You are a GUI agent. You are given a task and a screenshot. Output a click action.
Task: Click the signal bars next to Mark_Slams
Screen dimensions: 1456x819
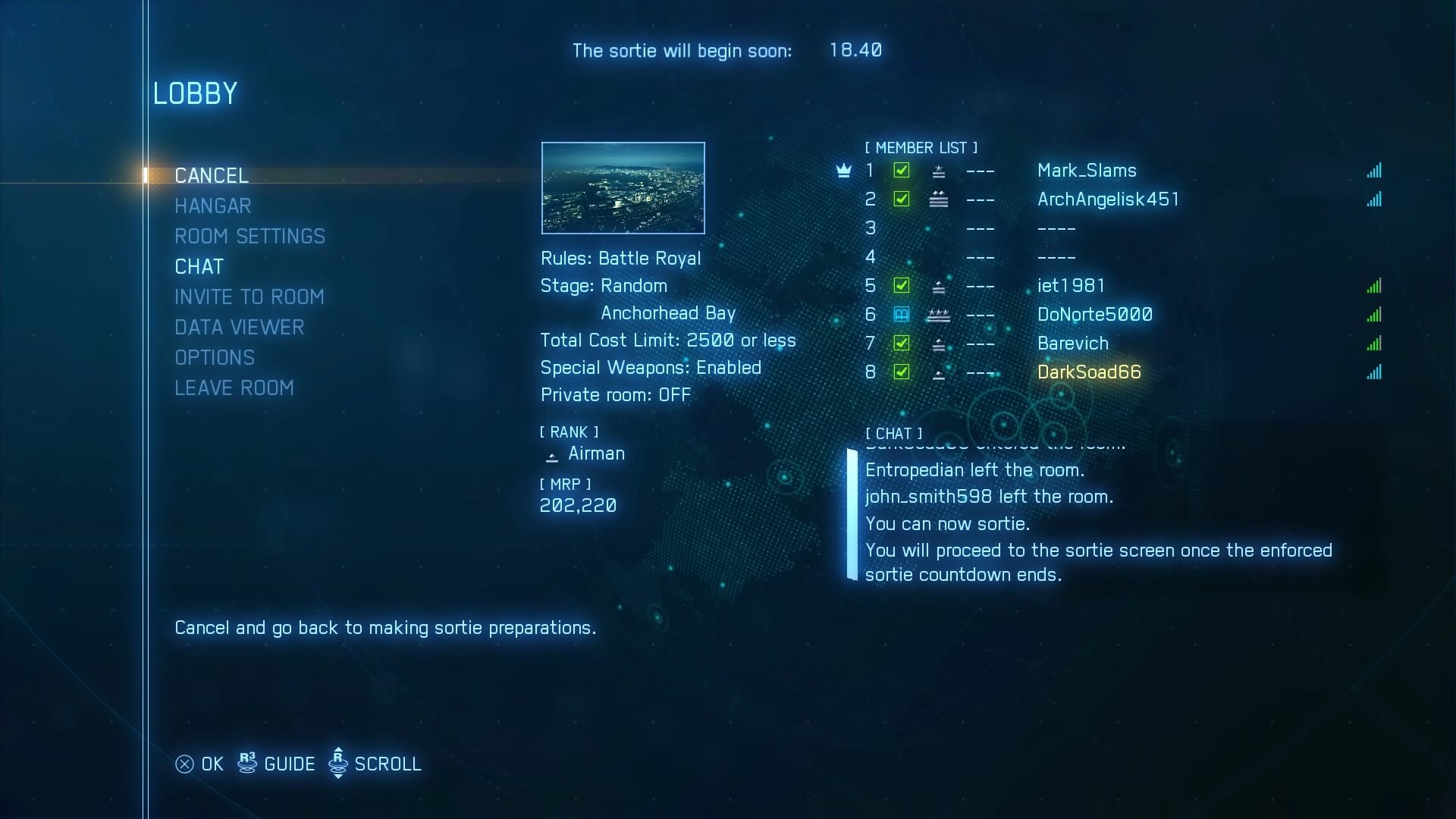pyautogui.click(x=1375, y=171)
